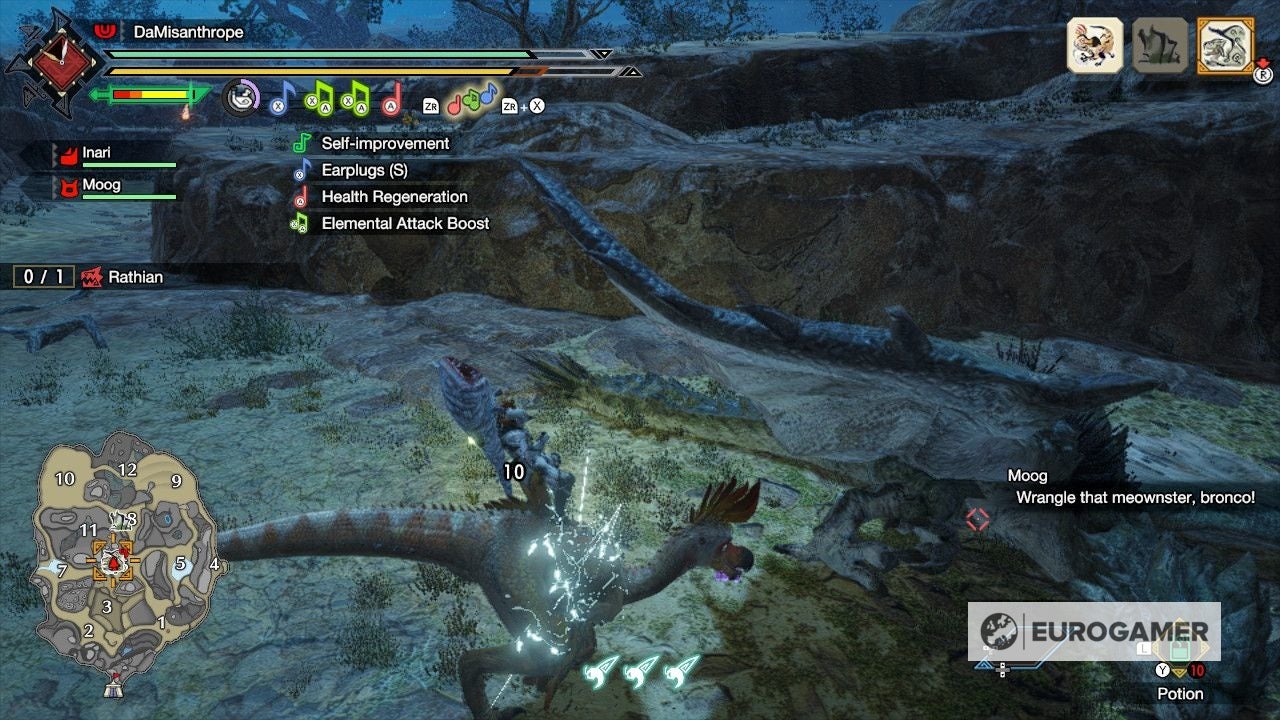Click the Eurogamer logo watermark

pos(1110,631)
